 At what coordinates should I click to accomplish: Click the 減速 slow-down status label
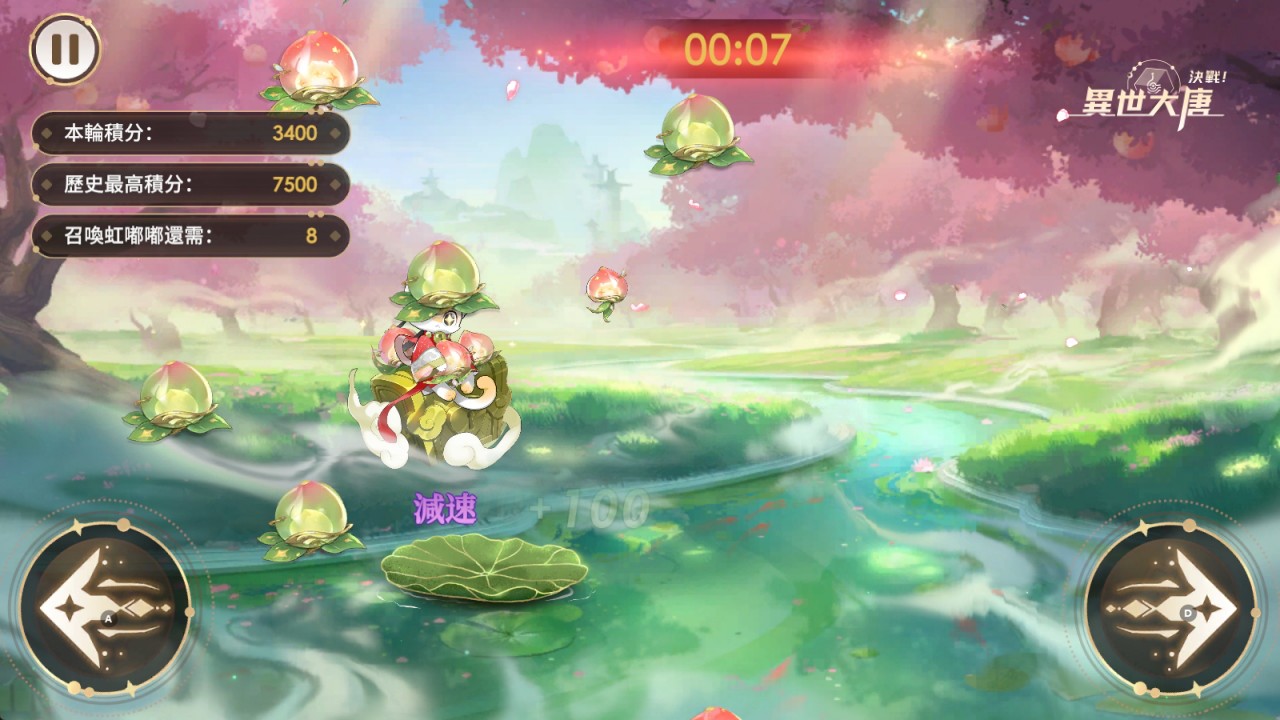(x=444, y=506)
